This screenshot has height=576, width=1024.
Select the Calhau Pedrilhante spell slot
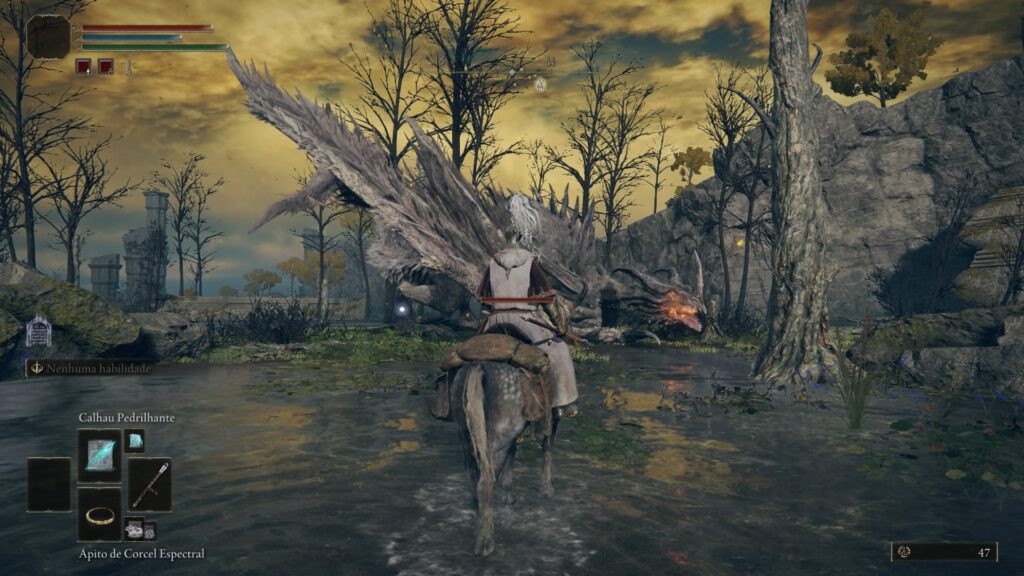(x=99, y=454)
